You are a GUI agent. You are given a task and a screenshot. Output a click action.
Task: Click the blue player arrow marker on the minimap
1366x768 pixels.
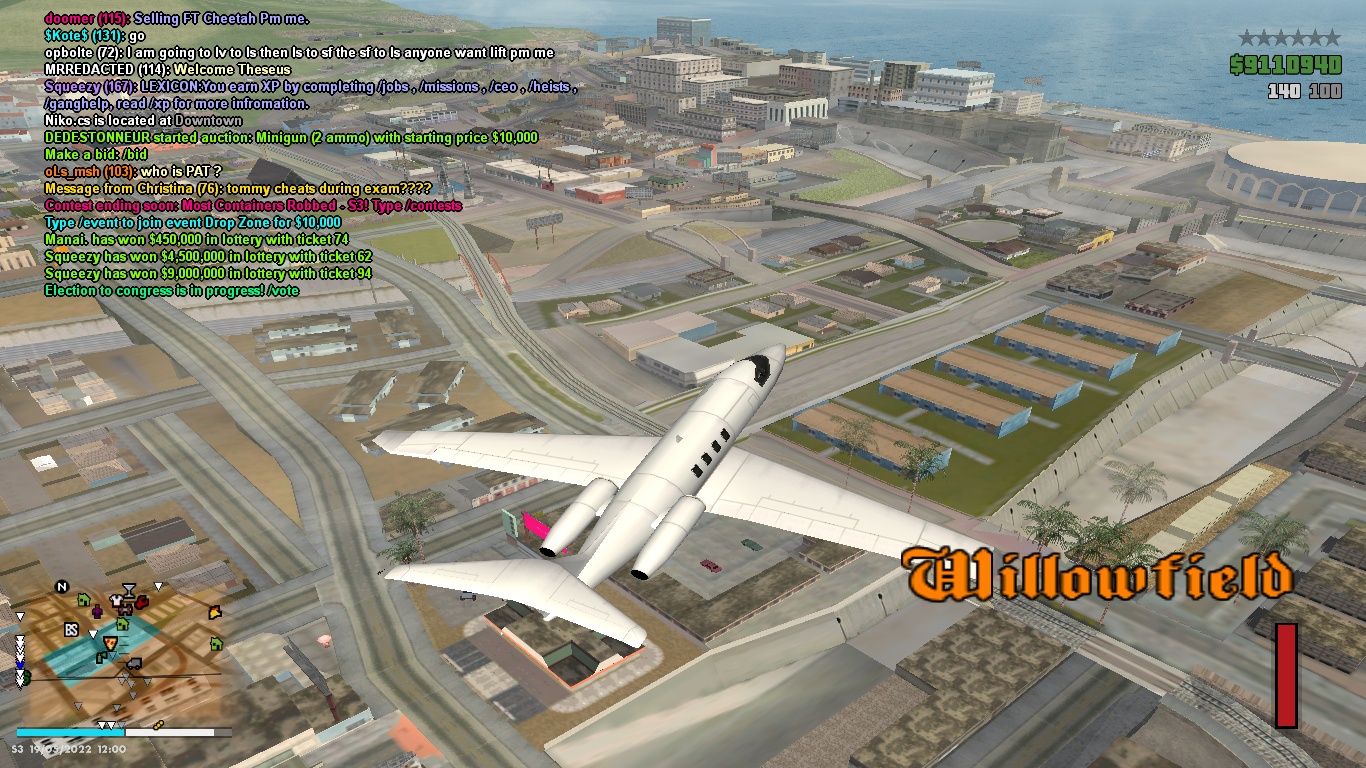click(19, 664)
